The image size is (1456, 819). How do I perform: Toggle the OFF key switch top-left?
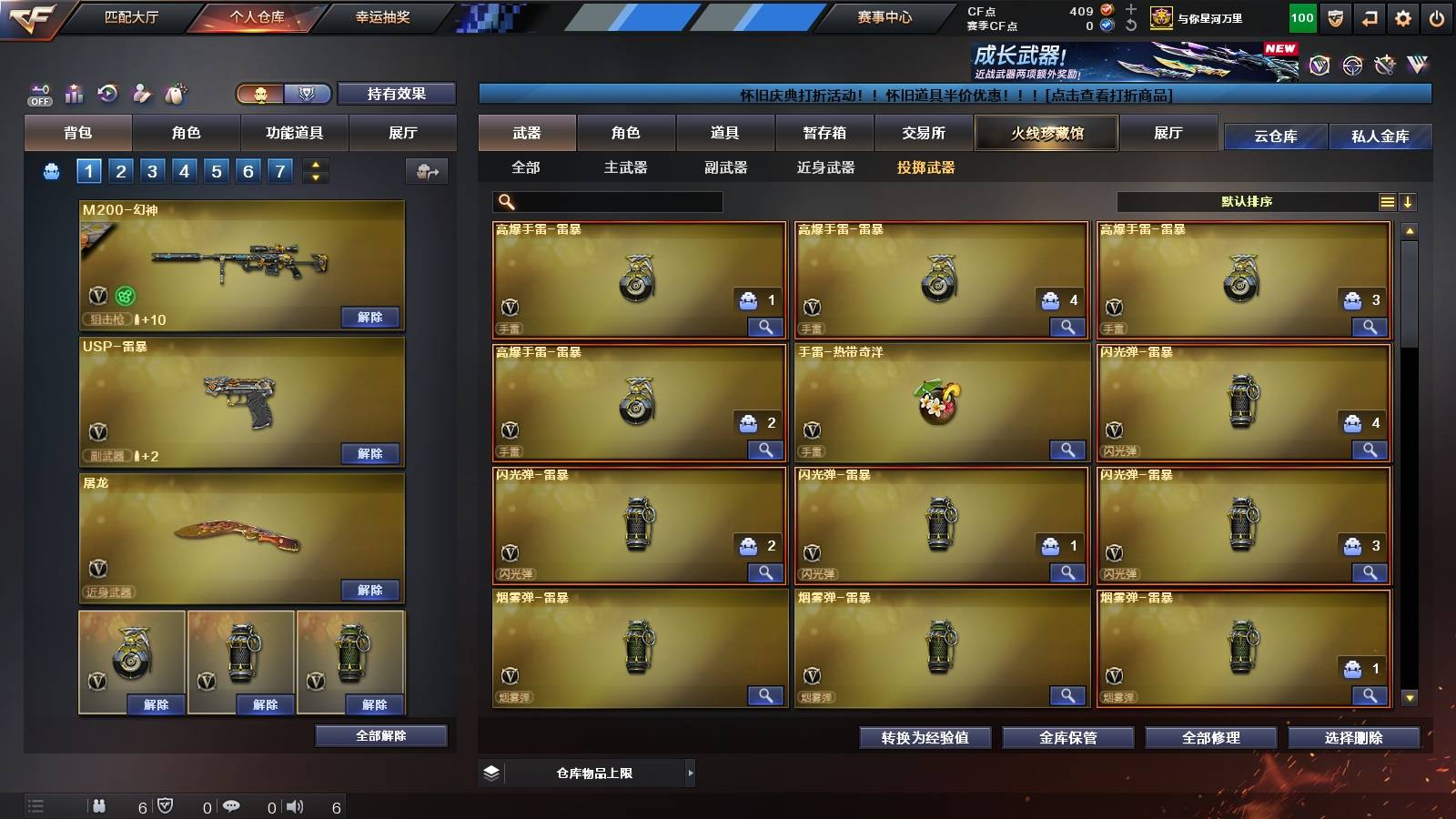pyautogui.click(x=38, y=93)
